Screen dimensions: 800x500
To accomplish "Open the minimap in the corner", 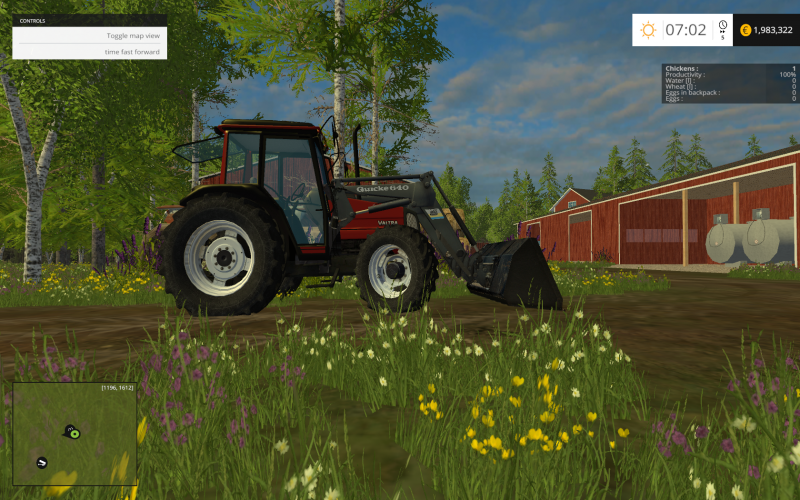I will click(74, 434).
